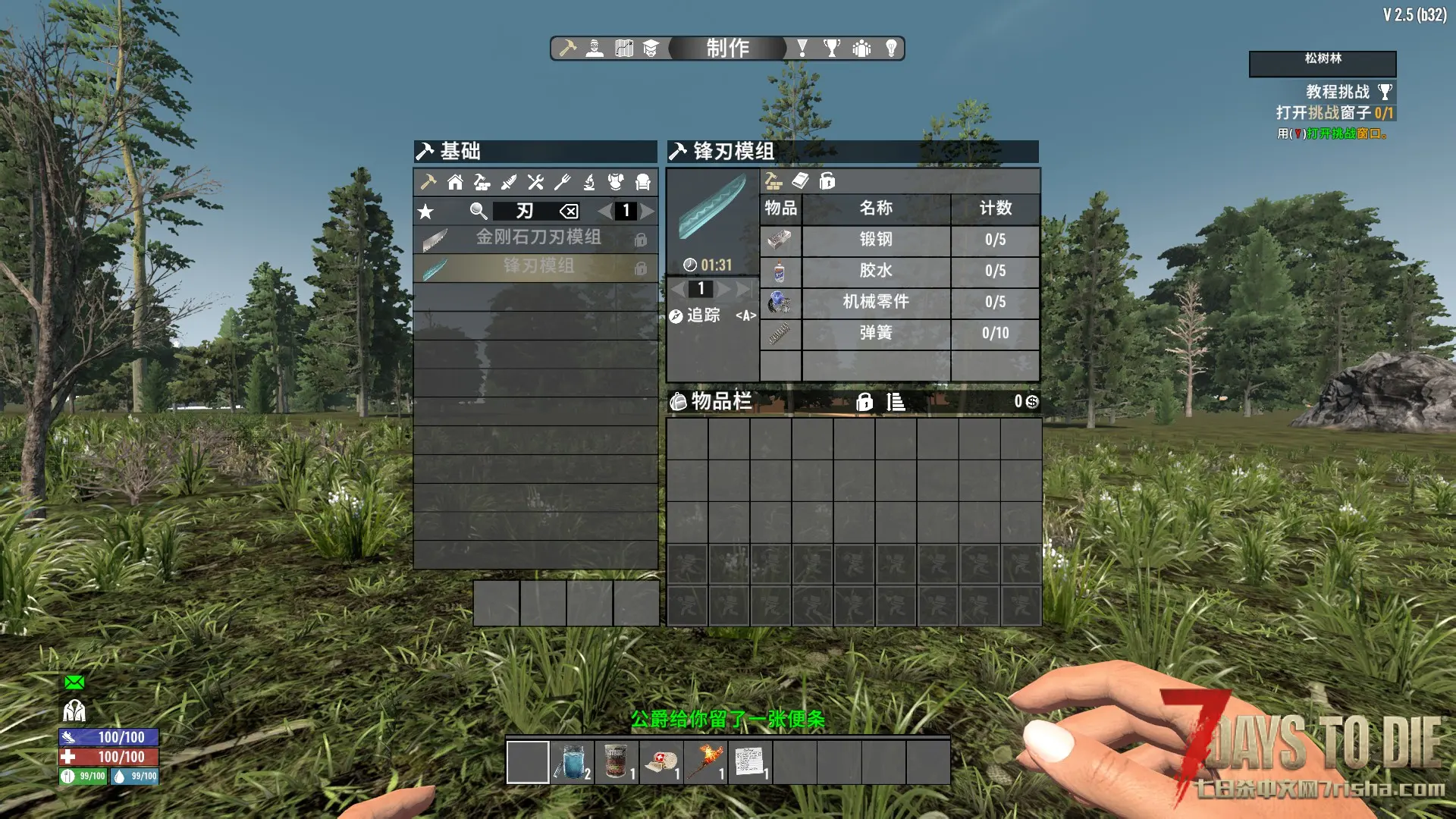Select the 金刚石刀刃模组 recipe row

(x=538, y=238)
